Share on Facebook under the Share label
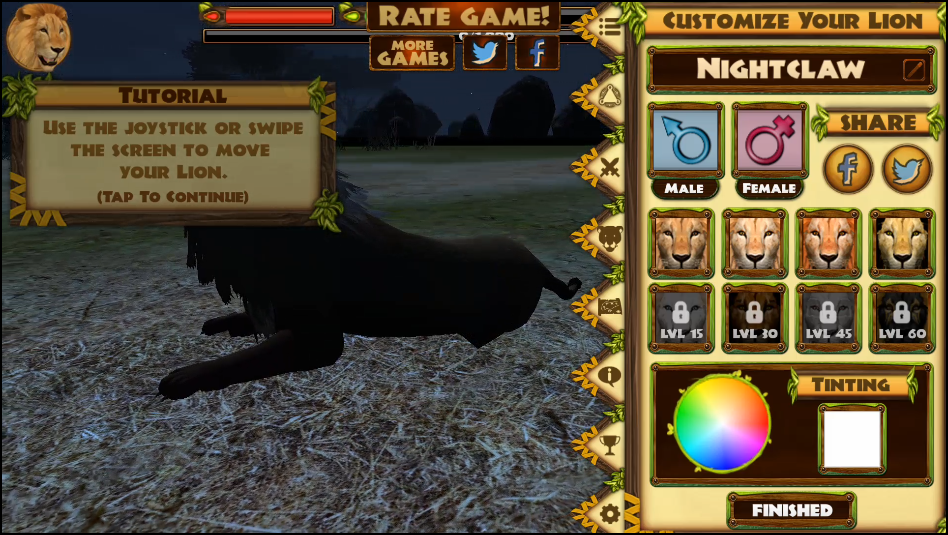Viewport: 948px width, 535px height. point(847,169)
